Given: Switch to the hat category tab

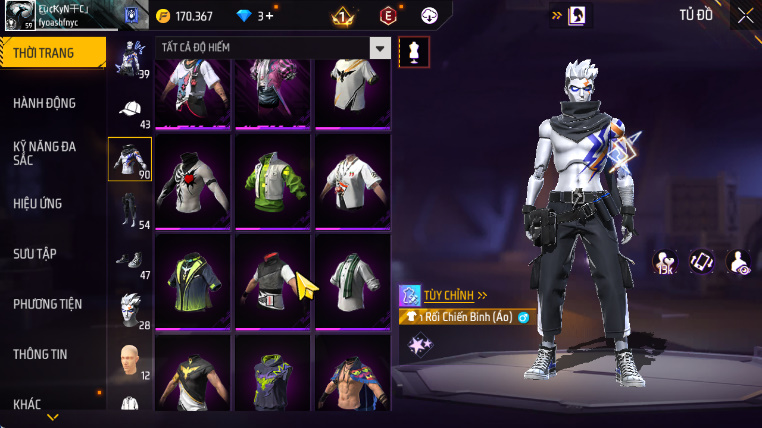Looking at the screenshot, I should (x=130, y=110).
